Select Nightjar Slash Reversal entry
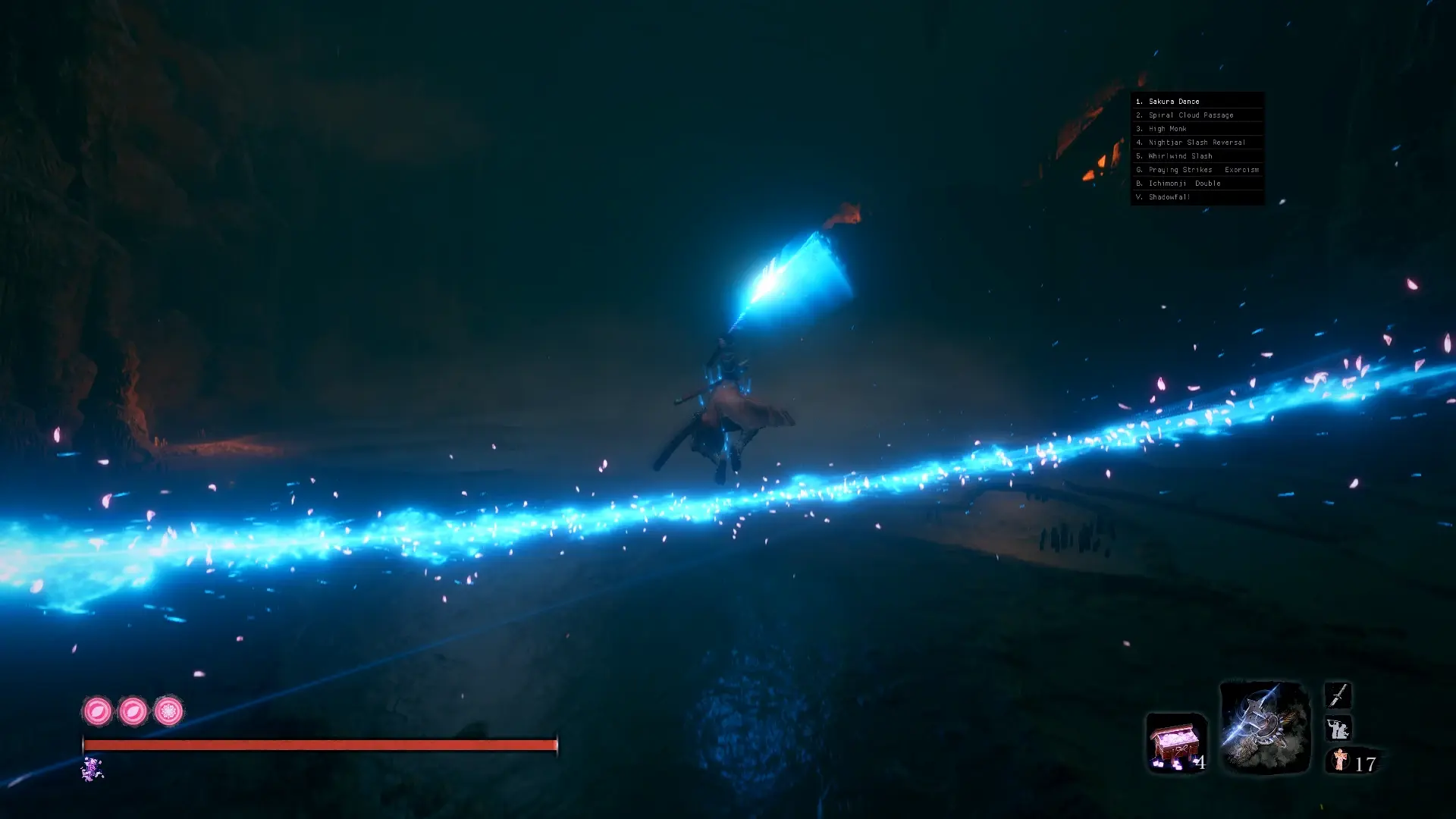1456x819 pixels. 1197,143
